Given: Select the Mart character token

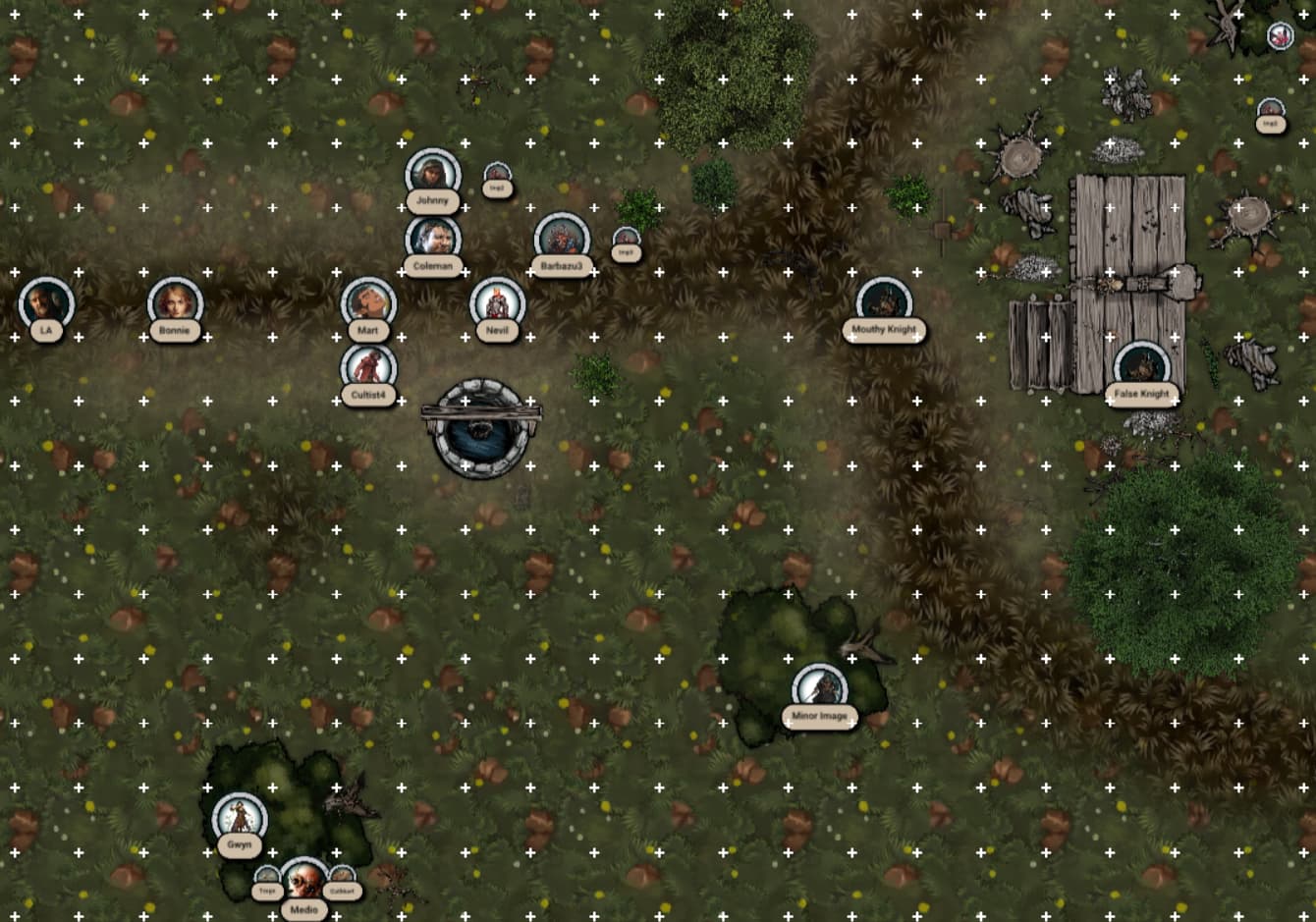Looking at the screenshot, I should (368, 303).
